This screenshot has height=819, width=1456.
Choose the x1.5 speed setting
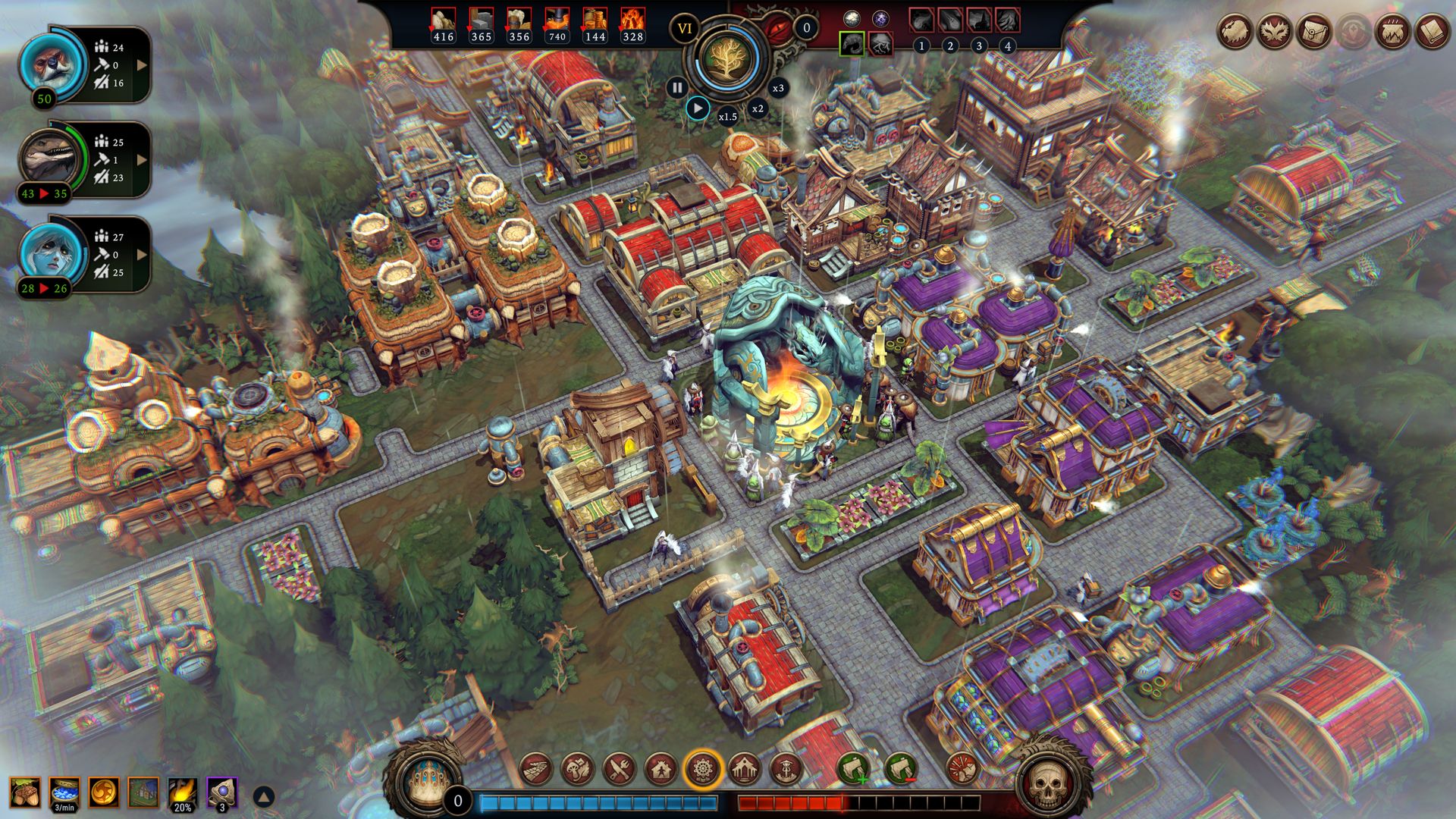pyautogui.click(x=727, y=117)
